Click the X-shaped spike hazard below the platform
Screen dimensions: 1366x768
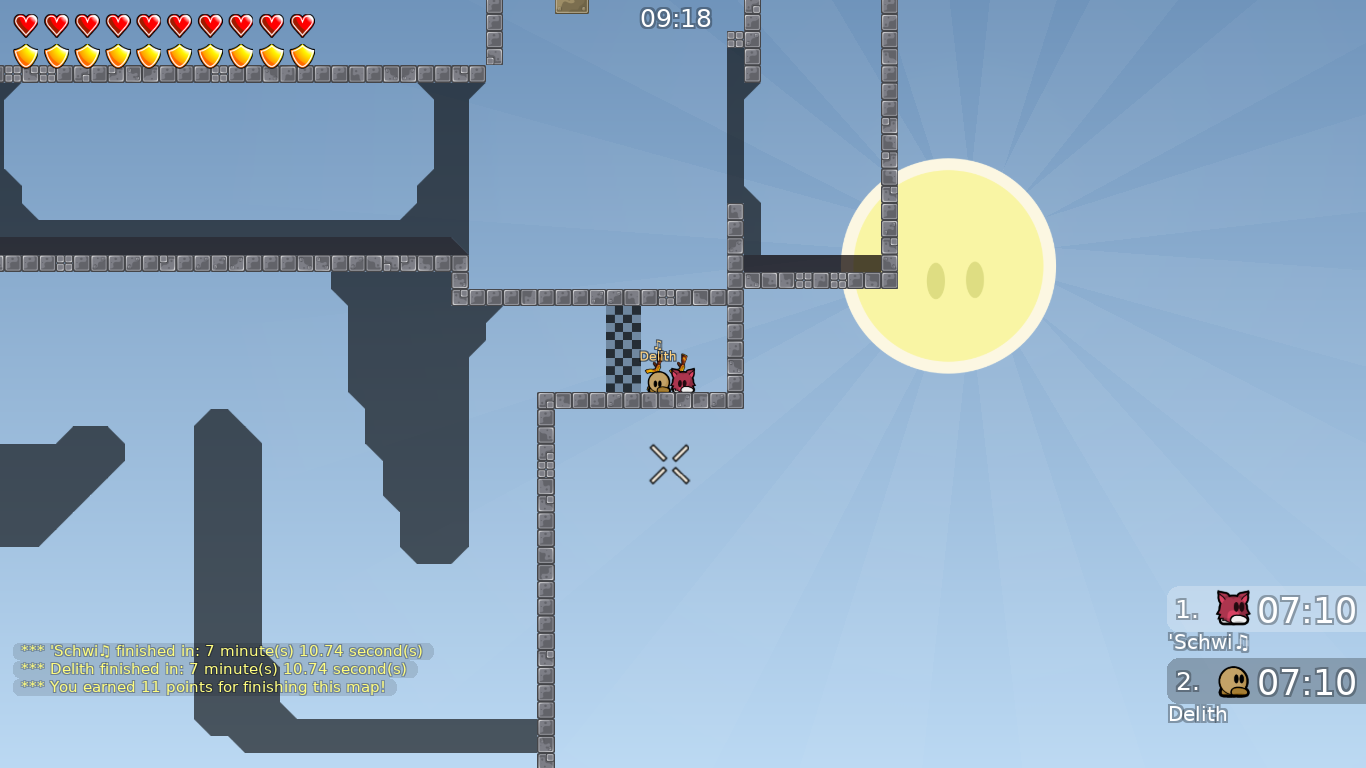click(x=669, y=462)
